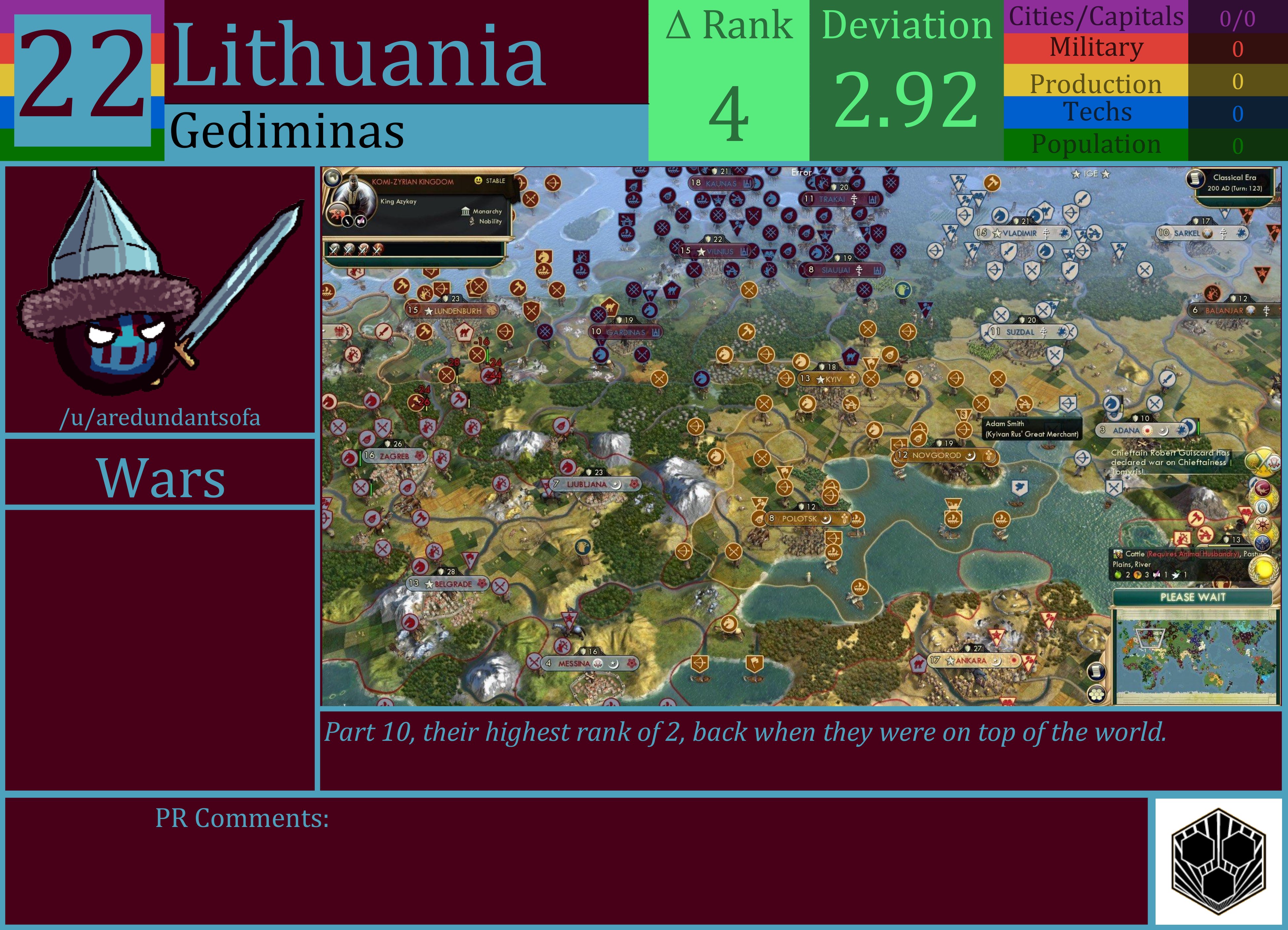
Task: Toggle strategic view with the globe icon
Action: pos(332,178)
